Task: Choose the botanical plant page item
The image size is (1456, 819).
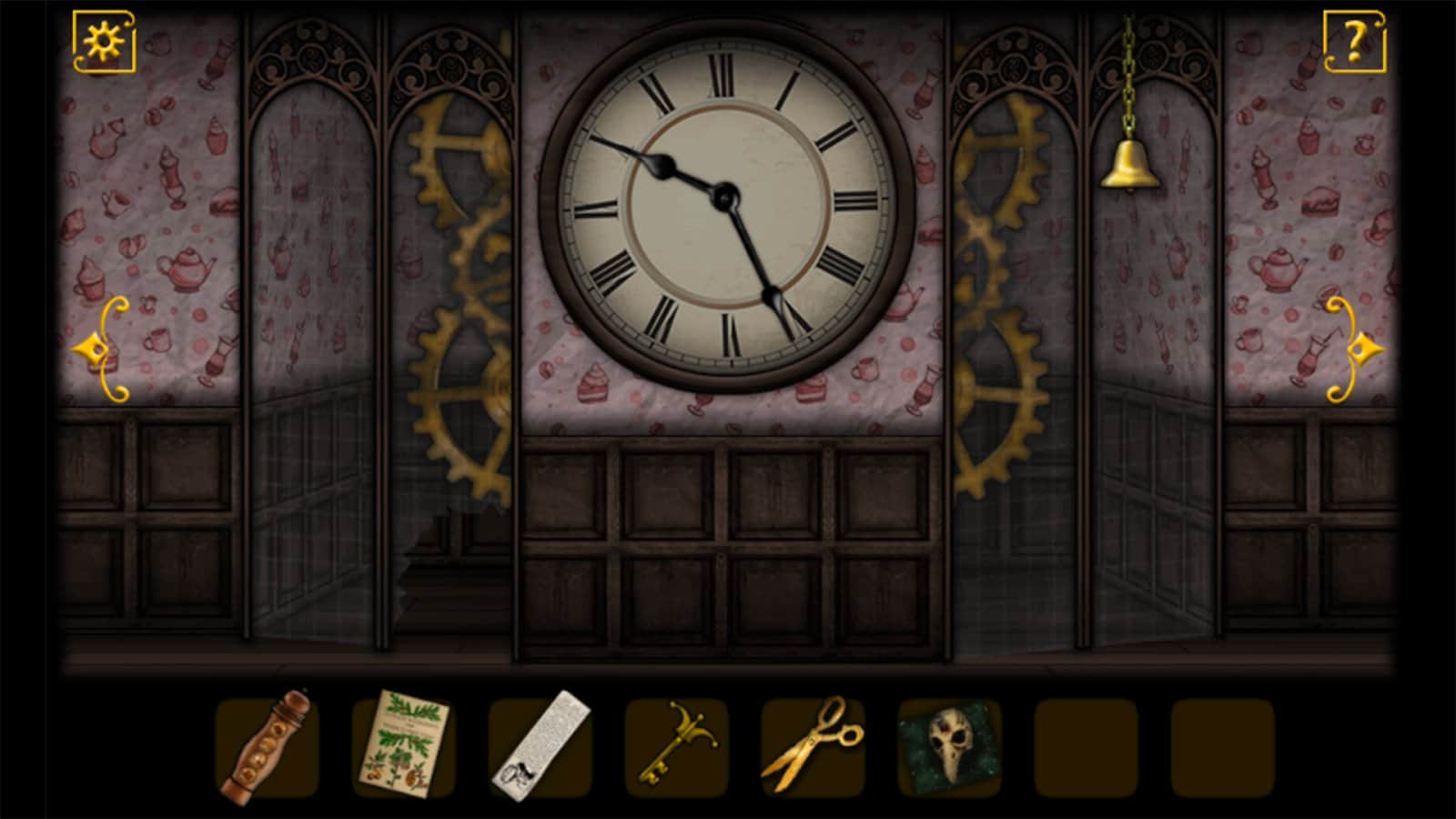Action: click(403, 744)
